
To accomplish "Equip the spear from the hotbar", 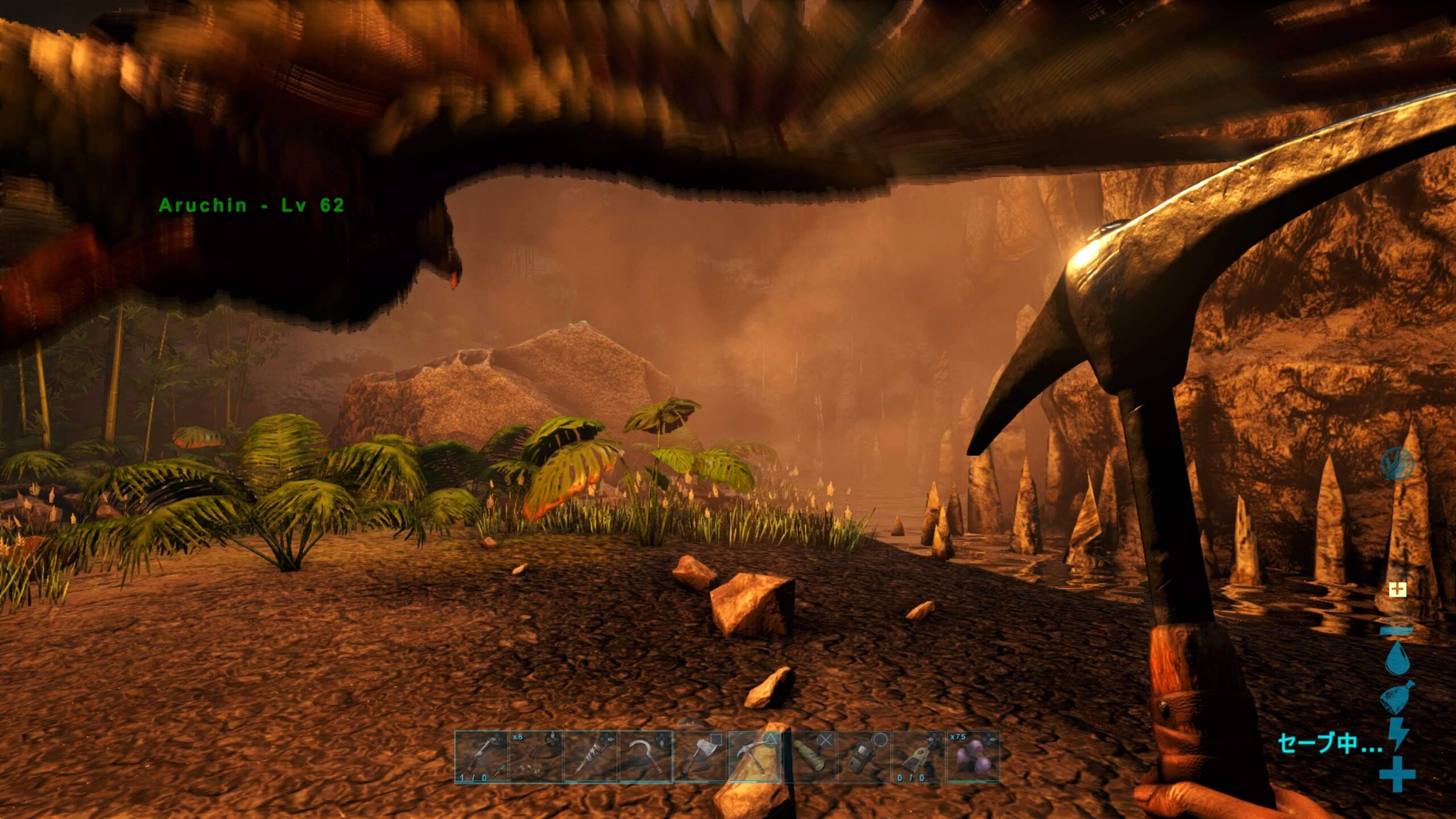I will click(590, 757).
